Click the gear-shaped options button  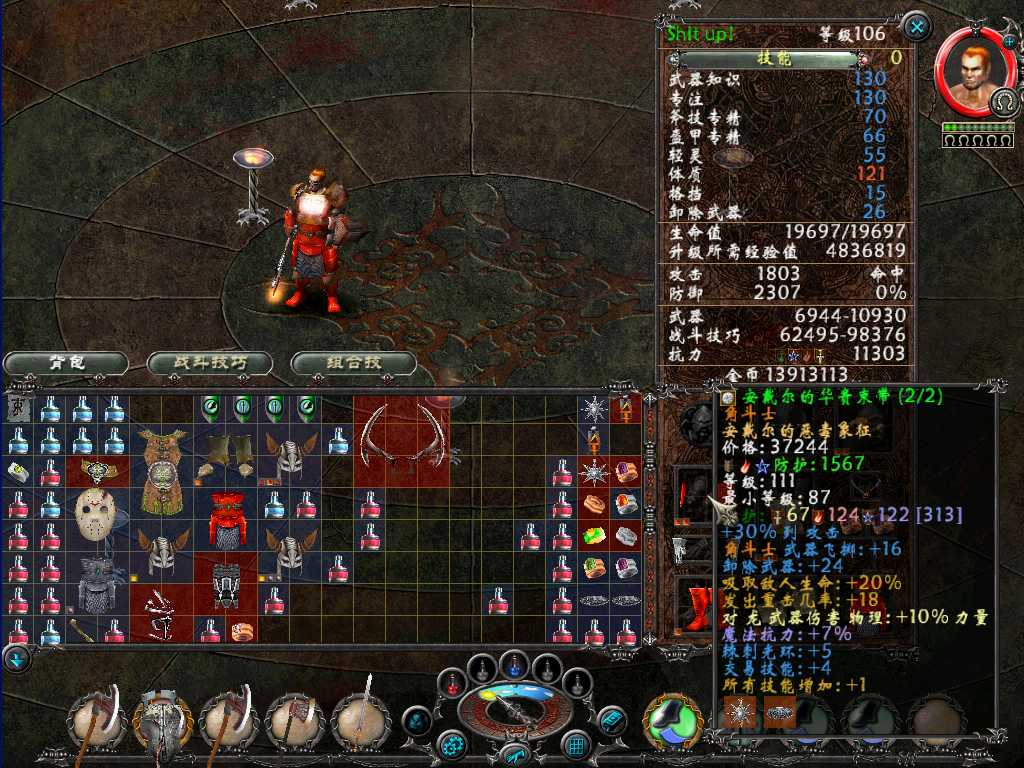pos(454,745)
